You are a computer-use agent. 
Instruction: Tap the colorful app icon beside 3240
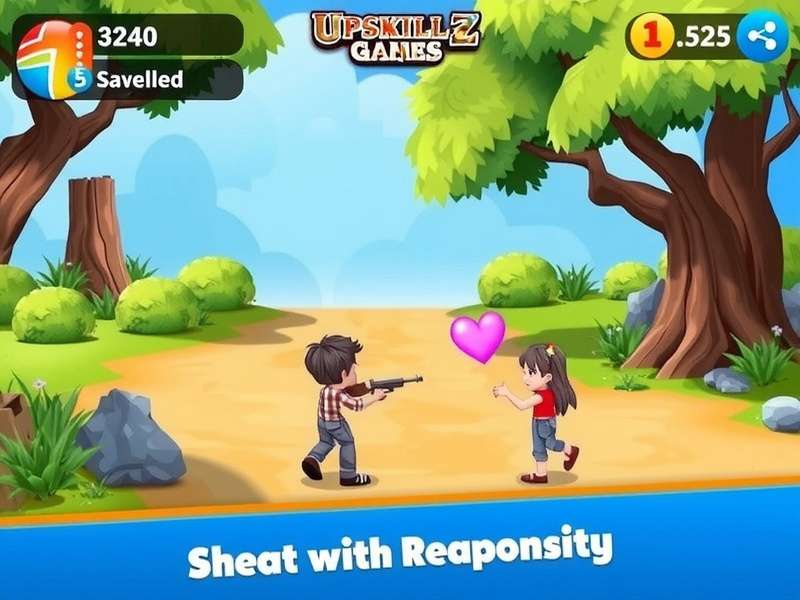point(49,55)
